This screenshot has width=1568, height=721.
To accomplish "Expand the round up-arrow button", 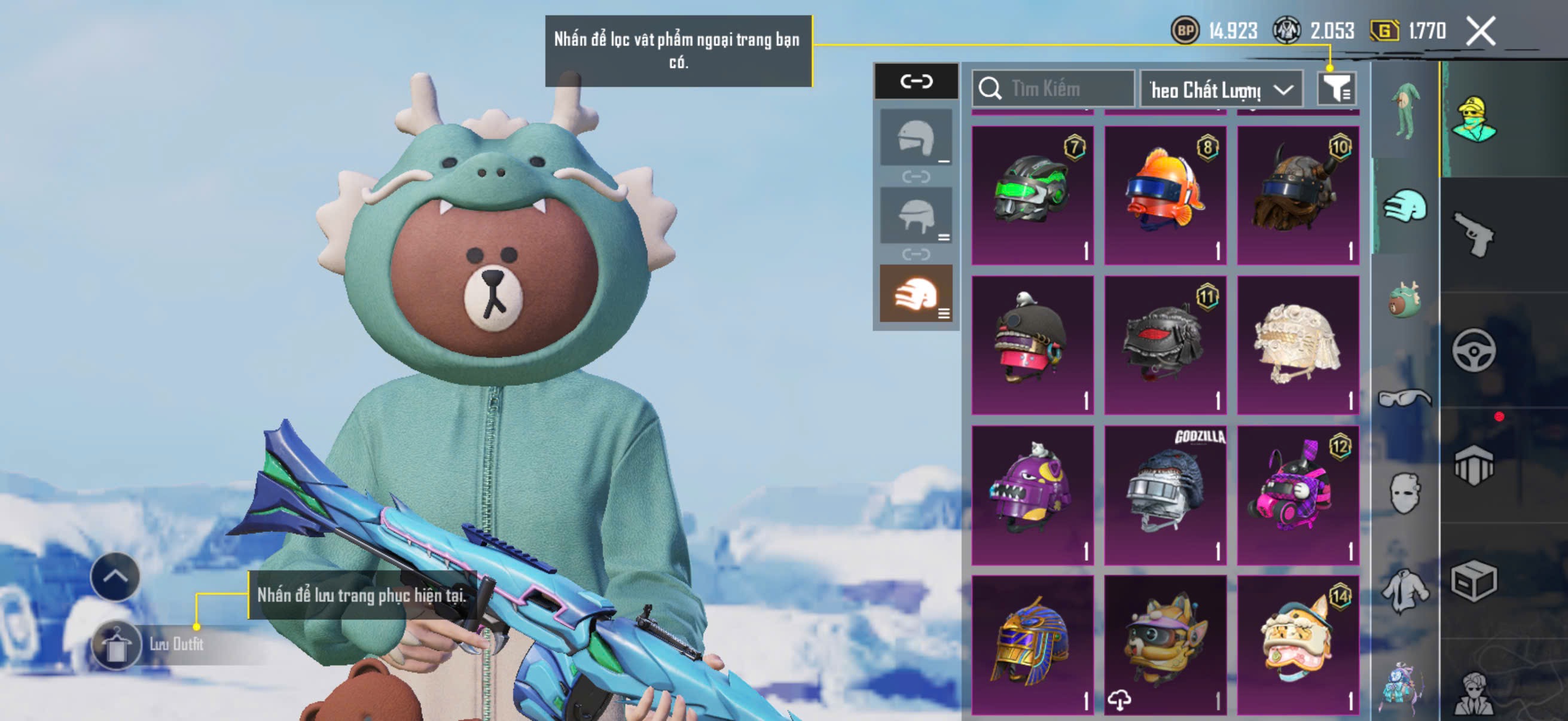I will pos(114,576).
